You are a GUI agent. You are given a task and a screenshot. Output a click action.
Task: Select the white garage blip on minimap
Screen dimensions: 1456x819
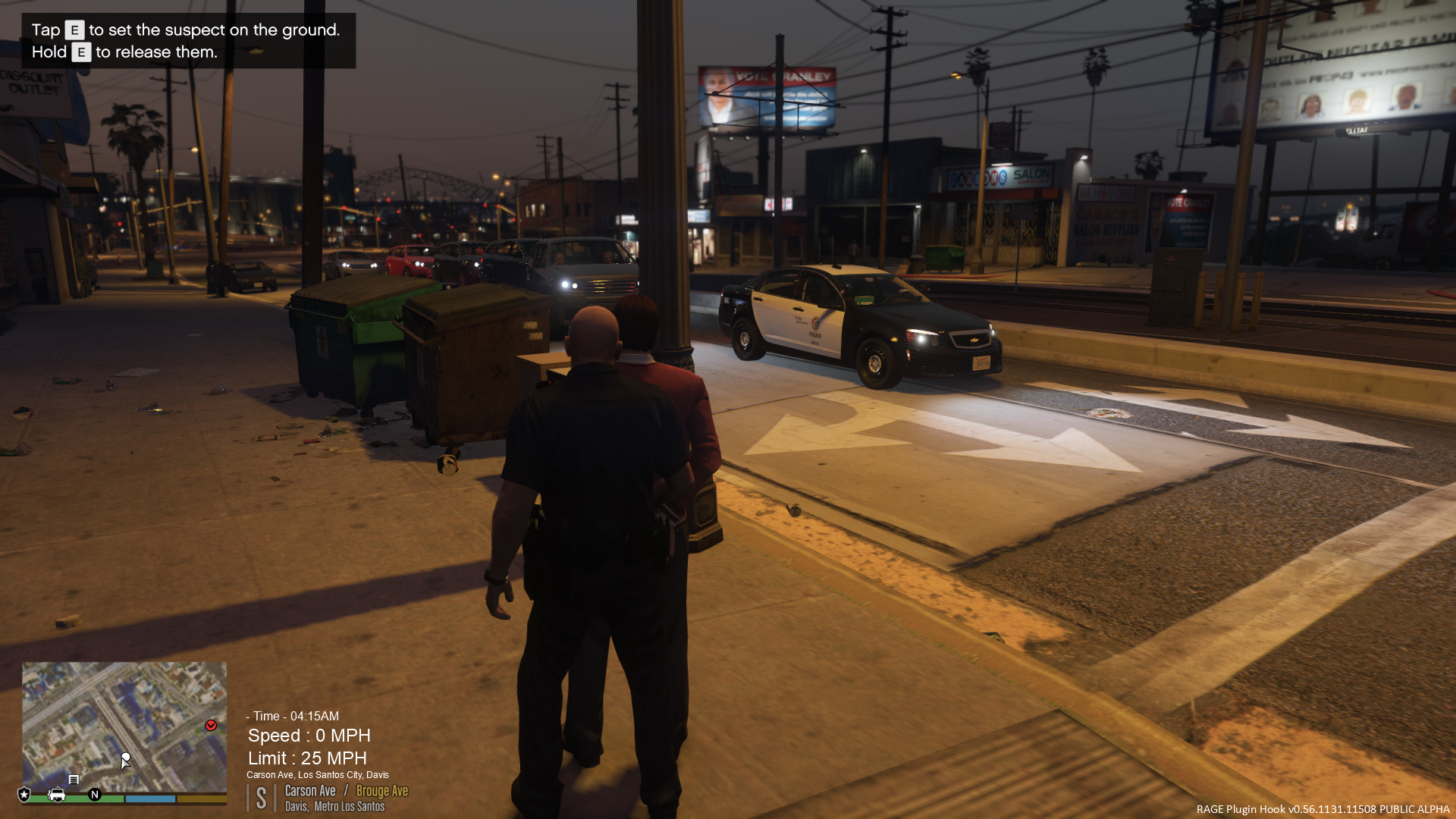[74, 780]
